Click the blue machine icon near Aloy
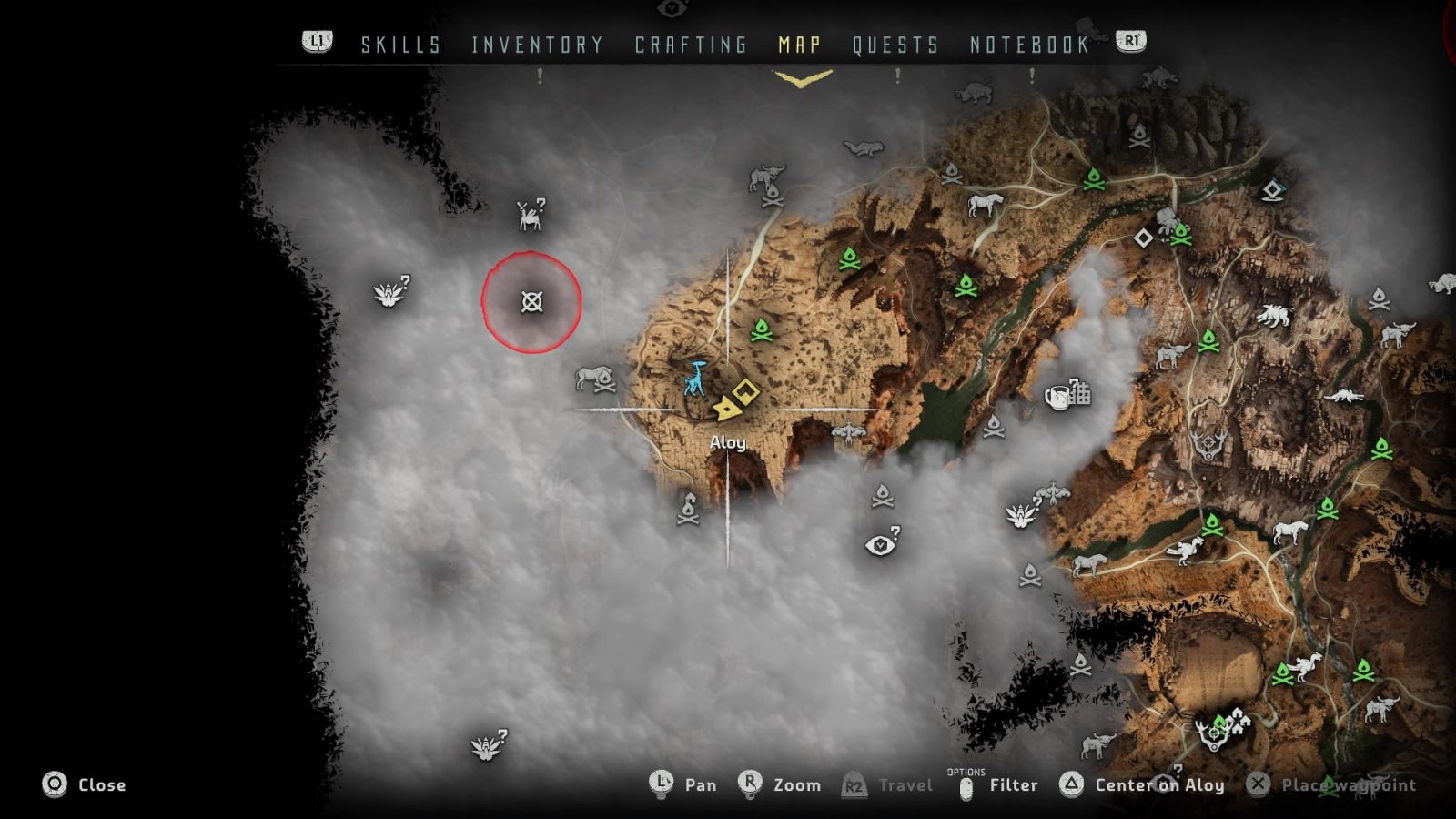This screenshot has width=1456, height=819. pos(695,378)
